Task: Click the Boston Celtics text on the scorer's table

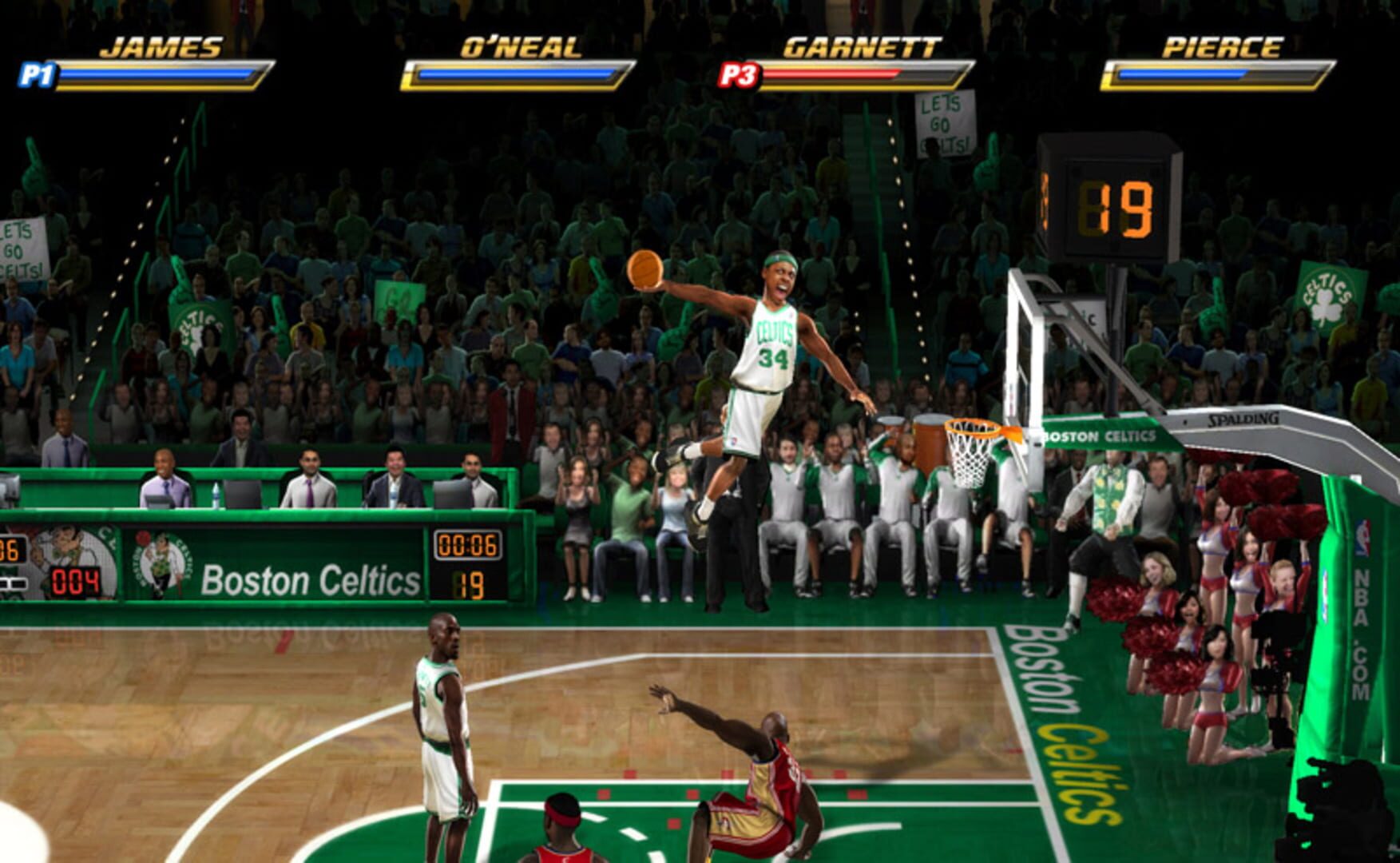Action: click(311, 579)
